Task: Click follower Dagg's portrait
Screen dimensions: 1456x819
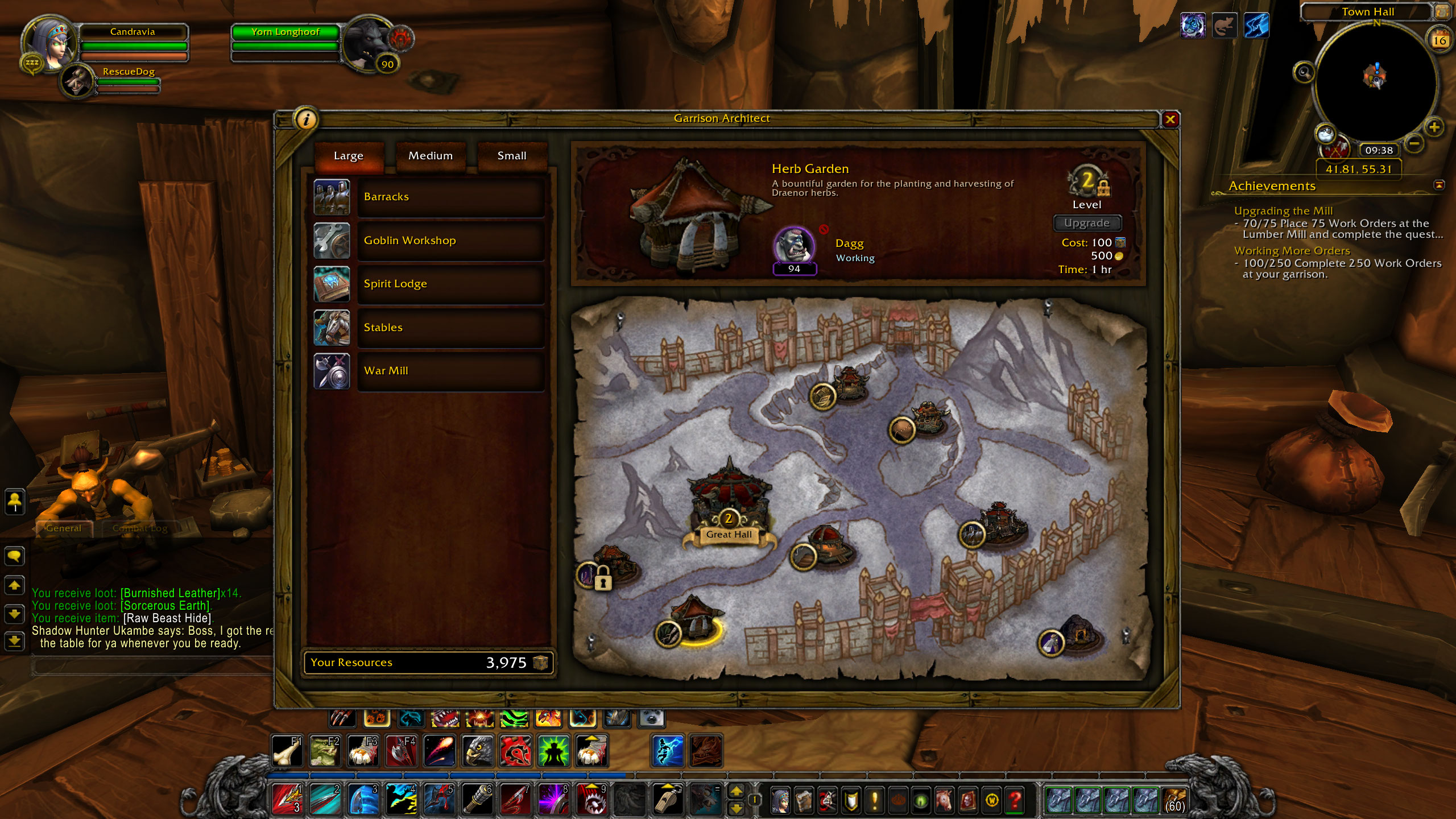Action: click(x=794, y=247)
